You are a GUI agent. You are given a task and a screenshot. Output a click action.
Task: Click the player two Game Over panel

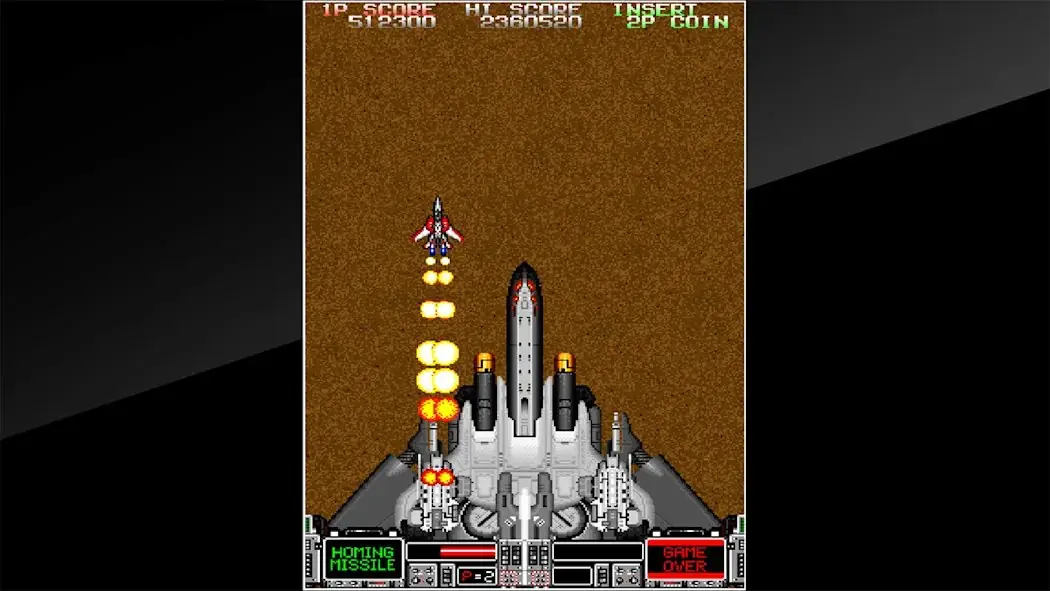click(x=685, y=559)
